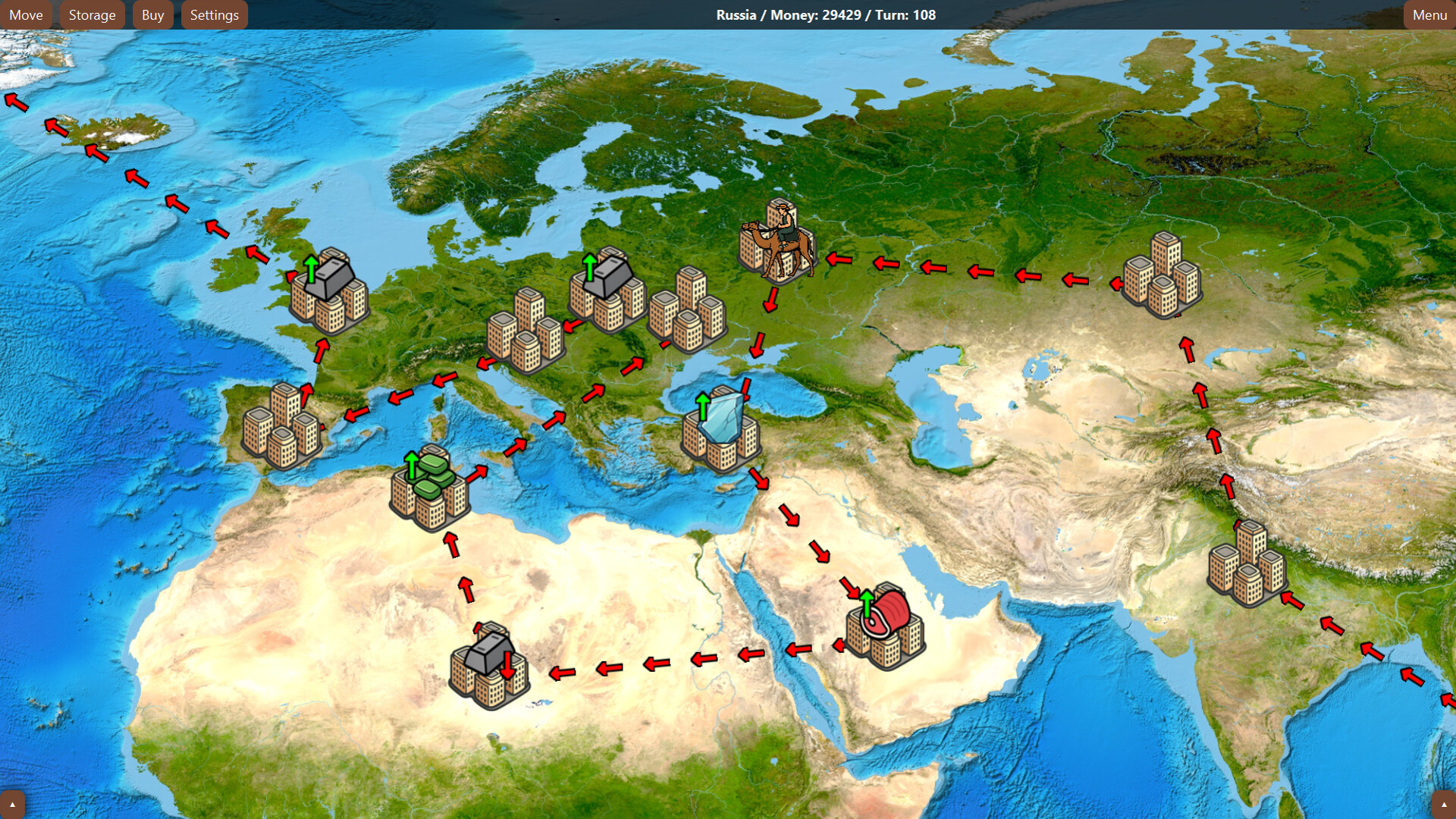
Task: Open the Settings menu
Action: pos(214,14)
